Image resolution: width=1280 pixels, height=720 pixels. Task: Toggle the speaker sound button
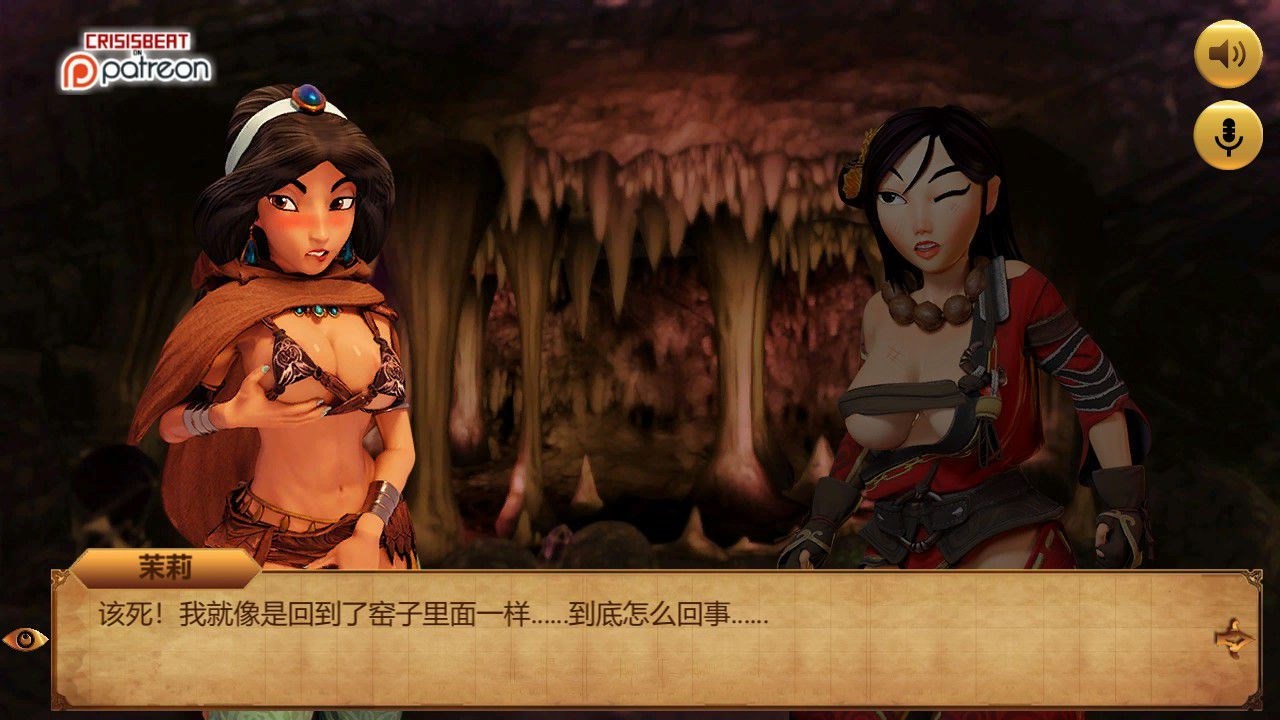tap(1228, 54)
